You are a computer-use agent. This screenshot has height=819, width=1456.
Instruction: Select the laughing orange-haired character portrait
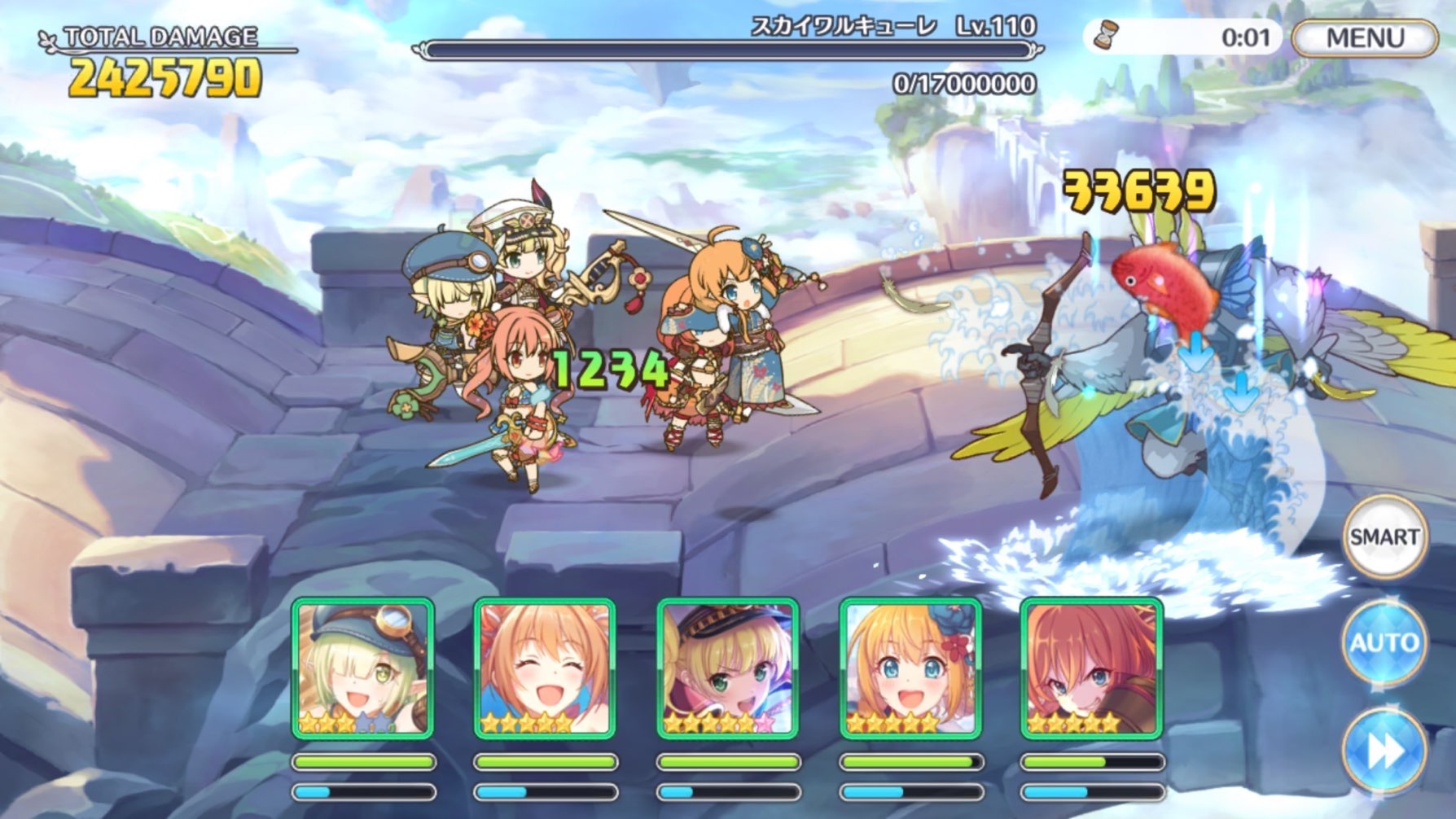coord(545,669)
